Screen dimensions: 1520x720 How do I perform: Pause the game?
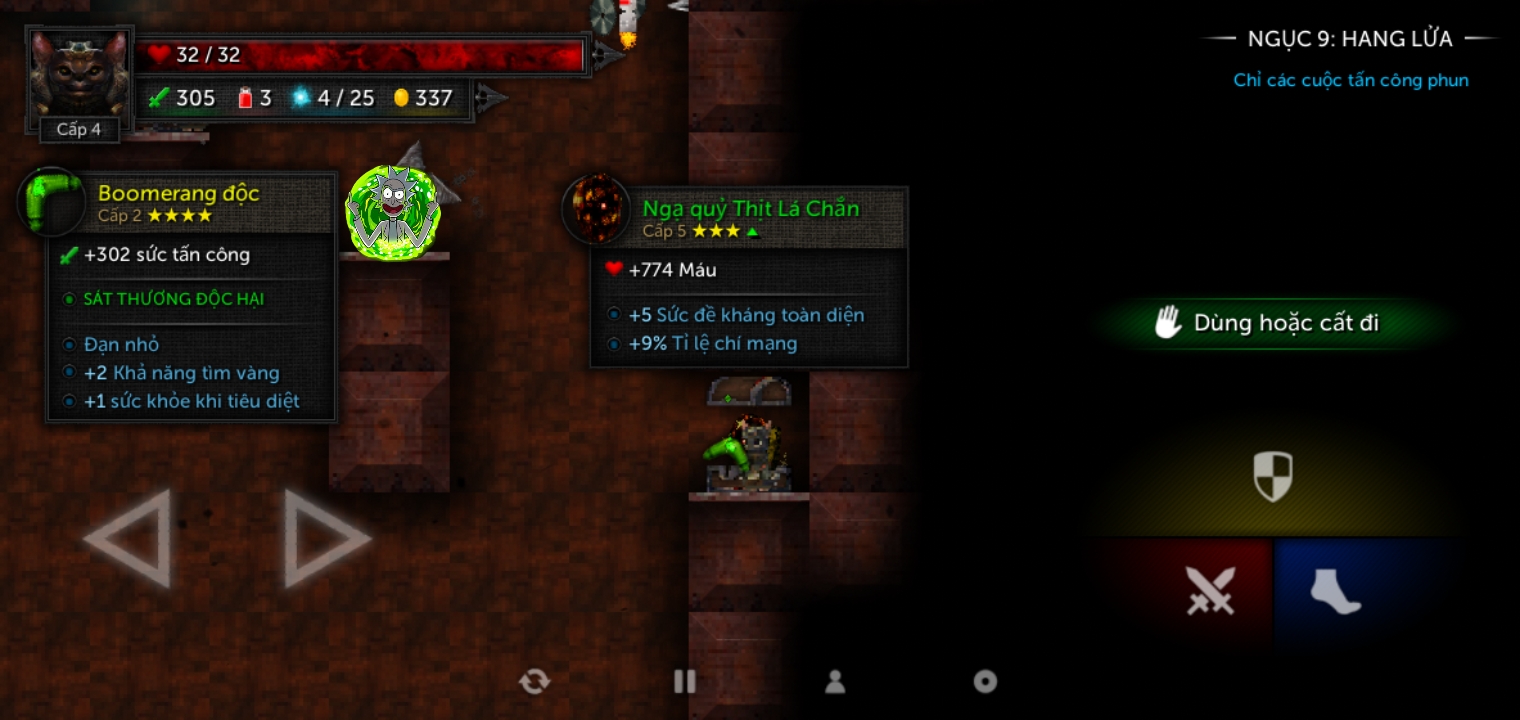685,682
